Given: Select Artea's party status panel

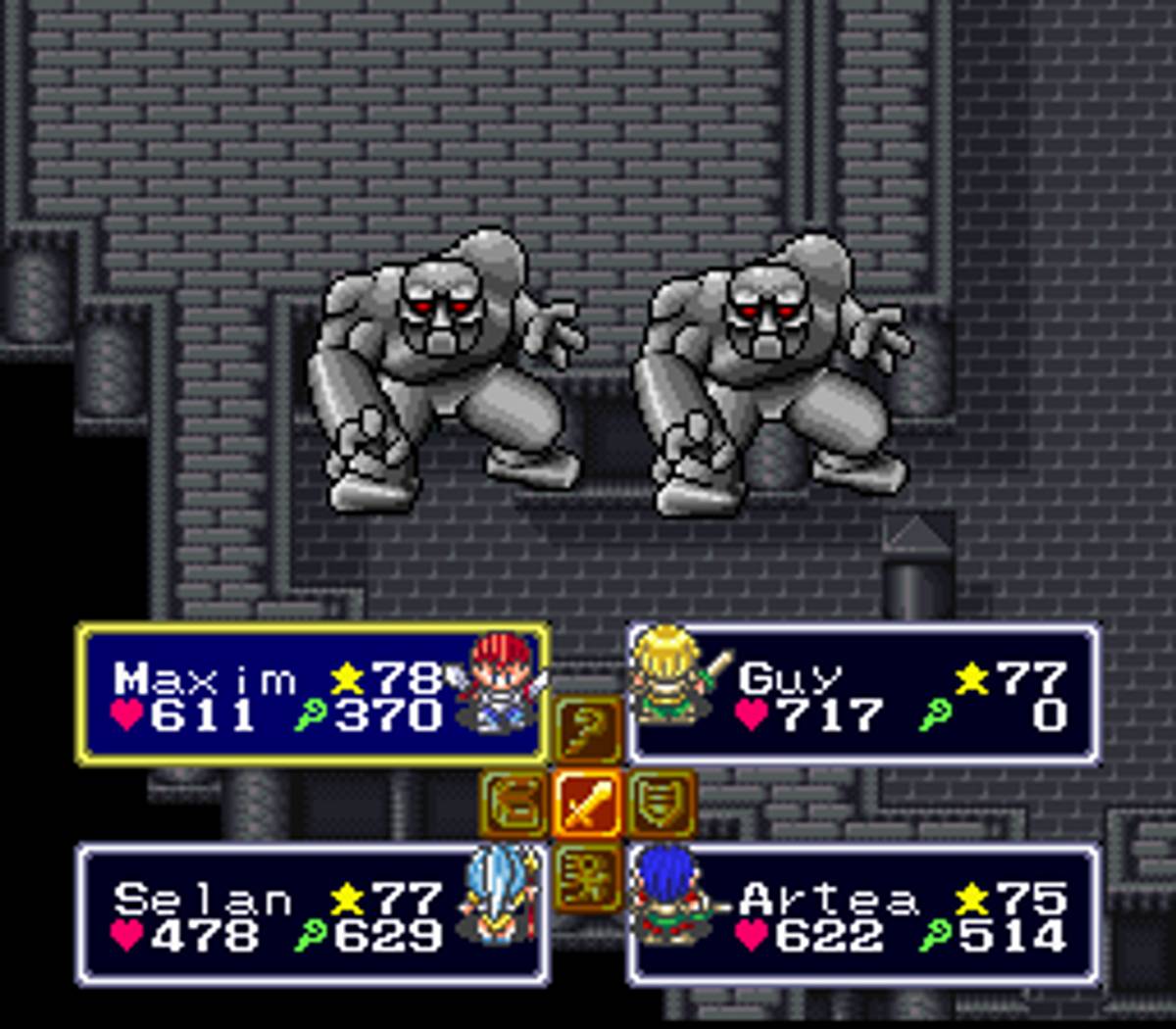Looking at the screenshot, I should (862, 914).
